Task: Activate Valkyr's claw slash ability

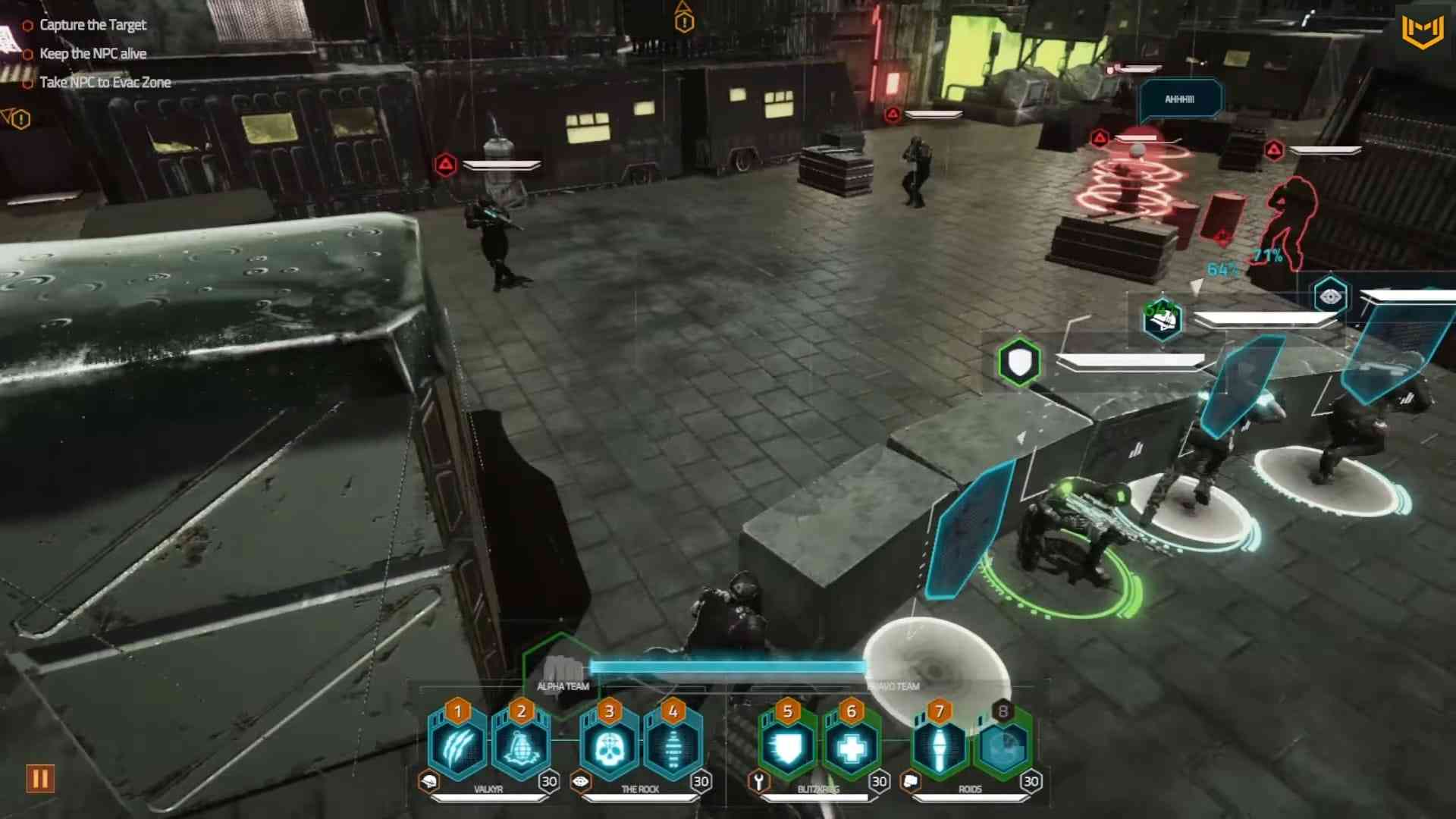Action: point(457,748)
